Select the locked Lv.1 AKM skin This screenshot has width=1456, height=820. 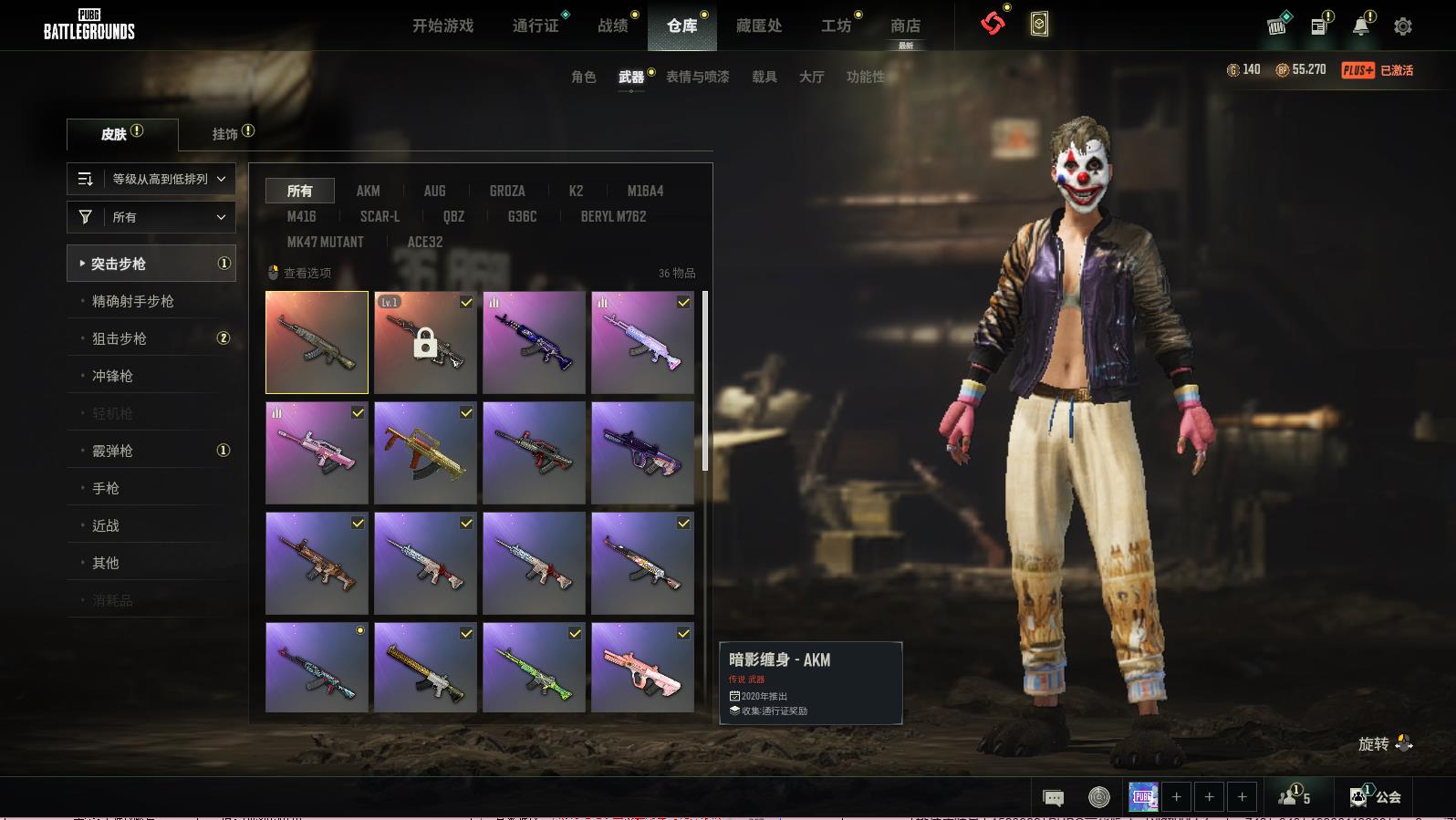pos(425,343)
